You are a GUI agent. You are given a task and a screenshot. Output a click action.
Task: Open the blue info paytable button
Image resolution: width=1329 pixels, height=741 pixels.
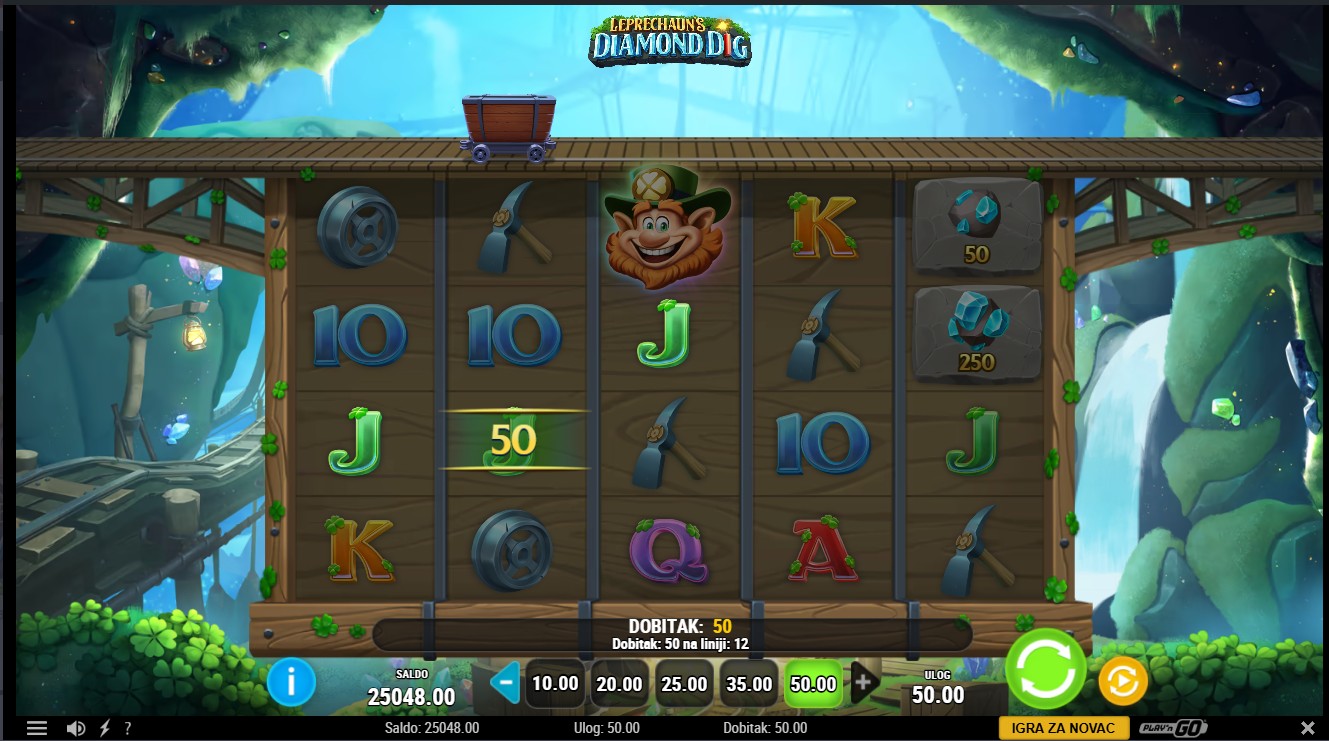[x=291, y=683]
